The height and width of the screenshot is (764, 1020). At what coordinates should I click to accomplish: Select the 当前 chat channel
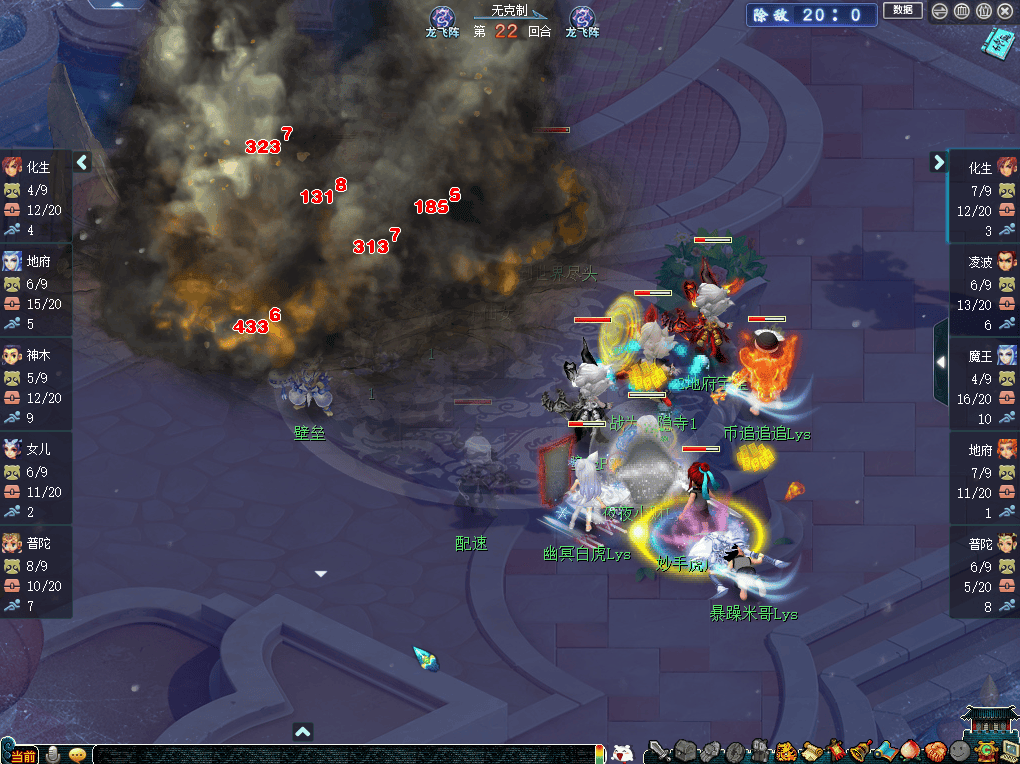[22, 755]
